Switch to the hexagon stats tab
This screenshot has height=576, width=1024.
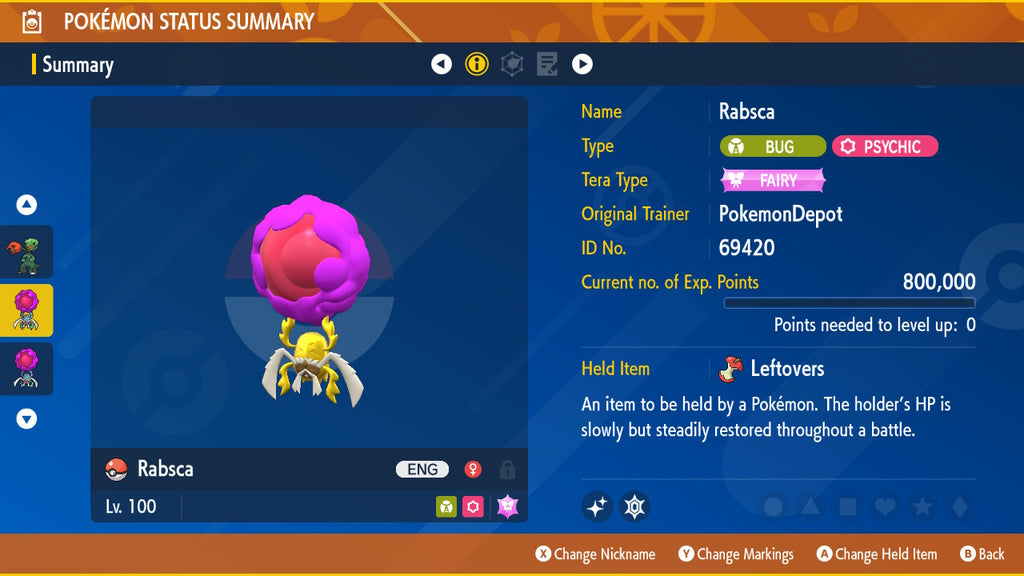(x=512, y=65)
